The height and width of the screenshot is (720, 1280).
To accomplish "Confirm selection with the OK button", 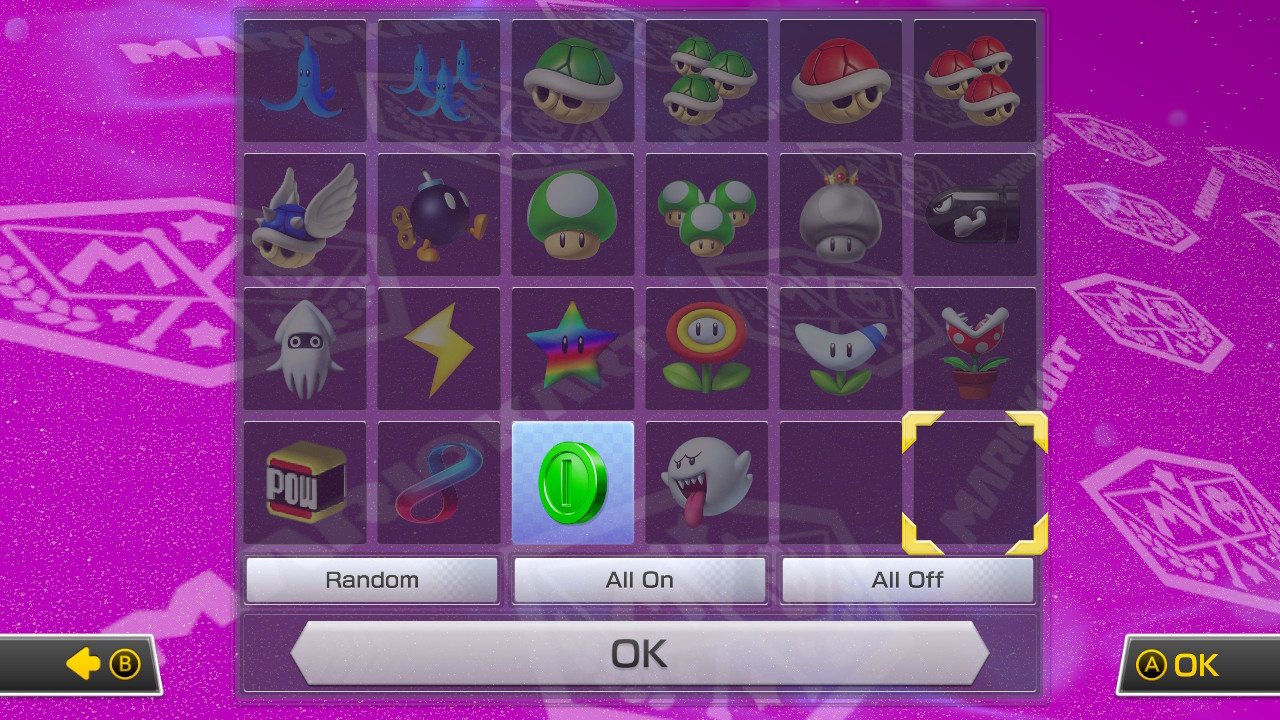I will pos(640,652).
